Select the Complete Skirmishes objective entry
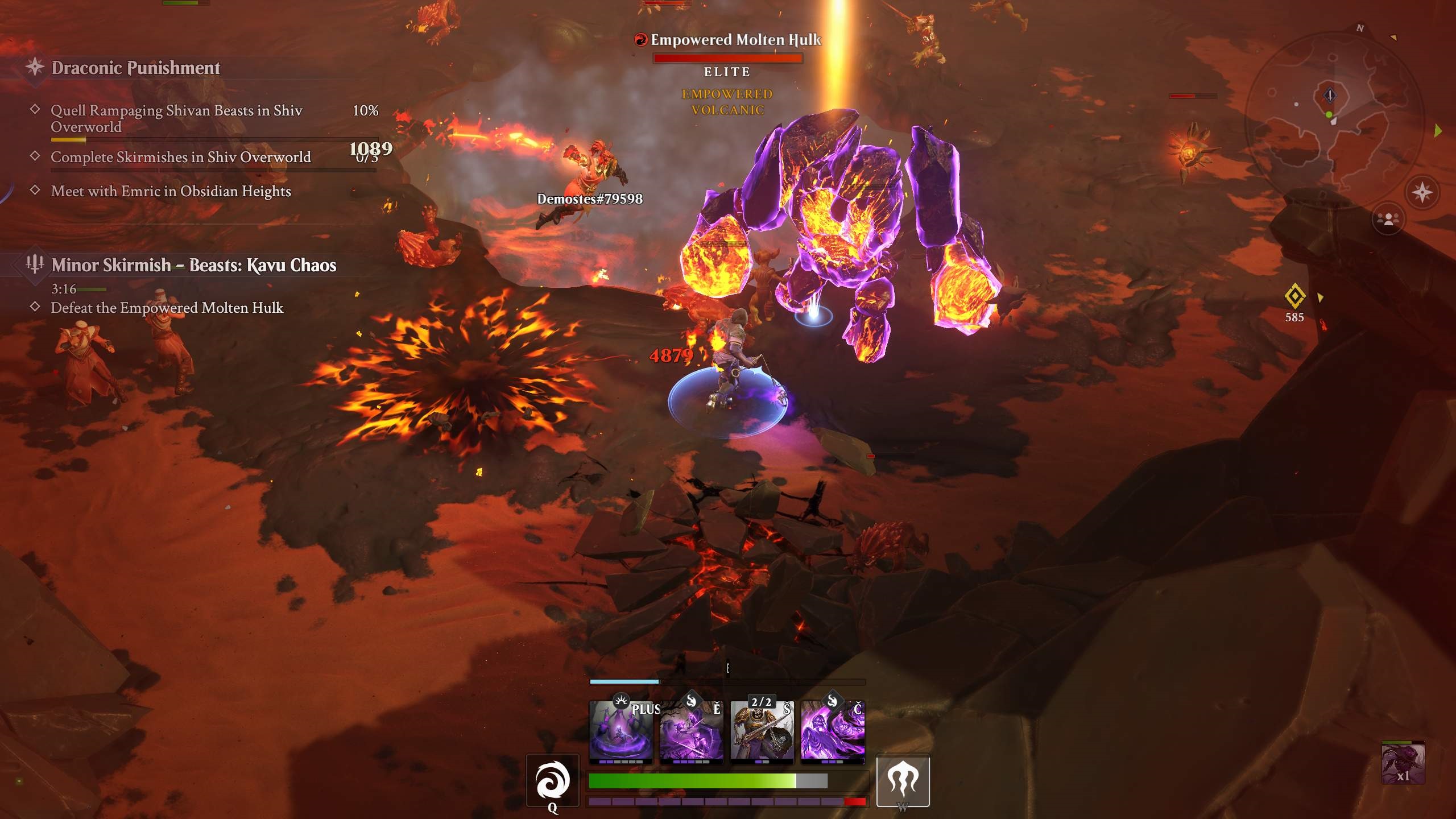The height and width of the screenshot is (819, 1456). tap(180, 157)
